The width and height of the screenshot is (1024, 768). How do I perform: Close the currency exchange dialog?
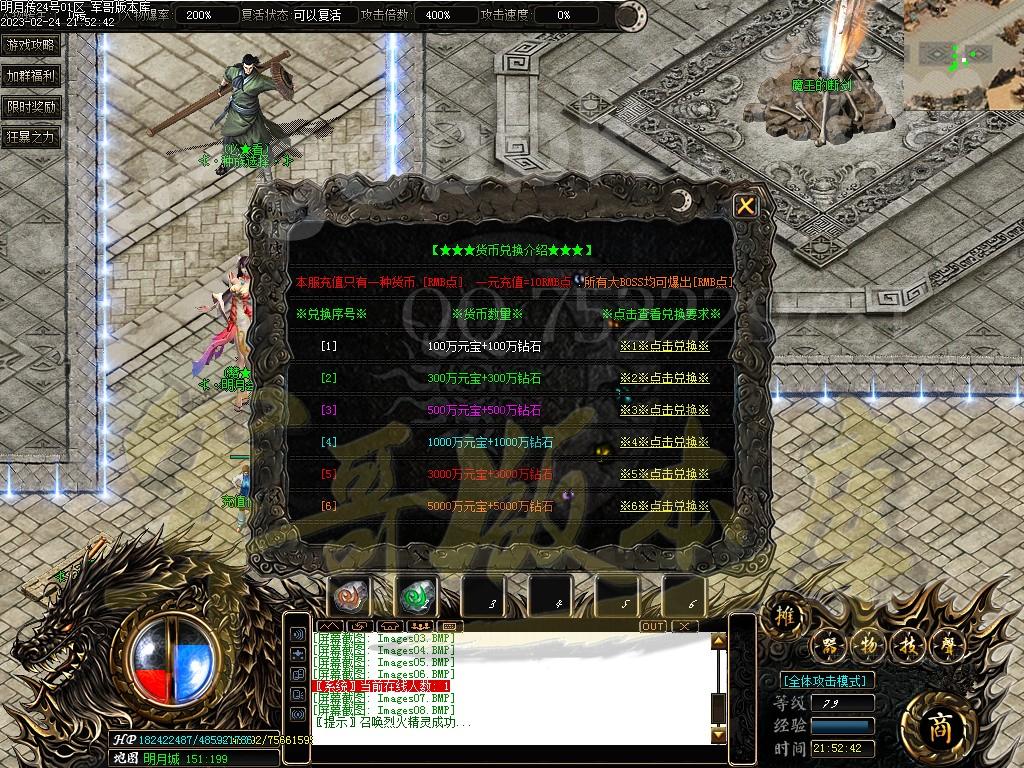click(x=745, y=206)
